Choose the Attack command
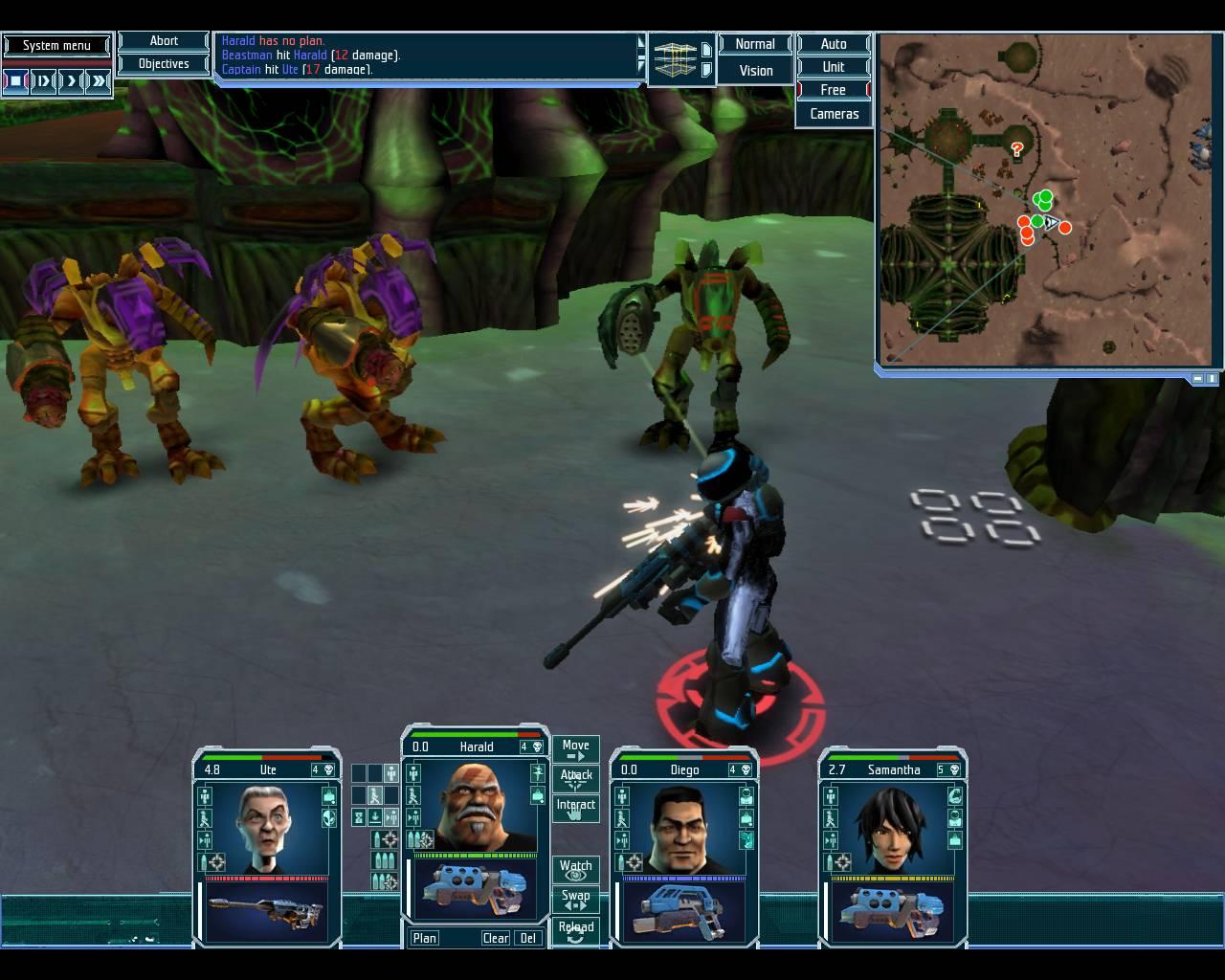The image size is (1225, 980). click(x=575, y=778)
